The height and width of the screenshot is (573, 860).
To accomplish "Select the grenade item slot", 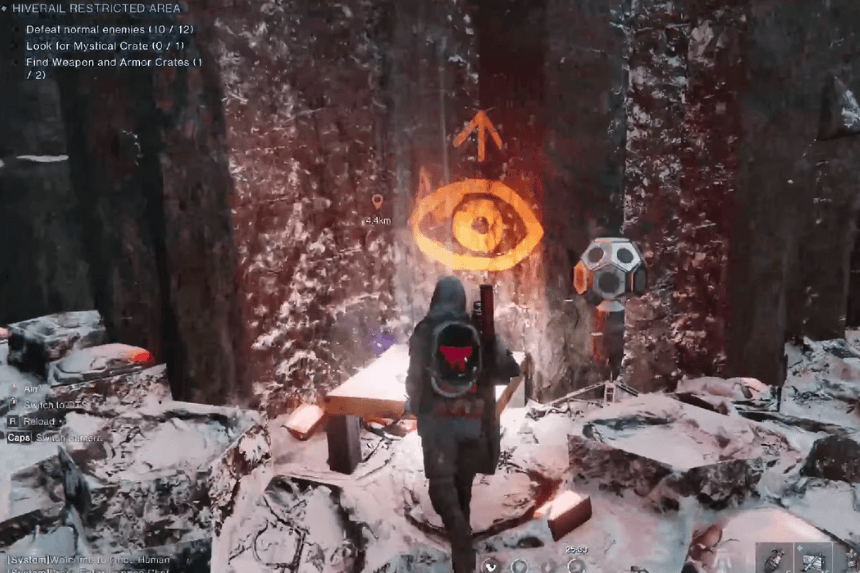I will click(x=773, y=559).
